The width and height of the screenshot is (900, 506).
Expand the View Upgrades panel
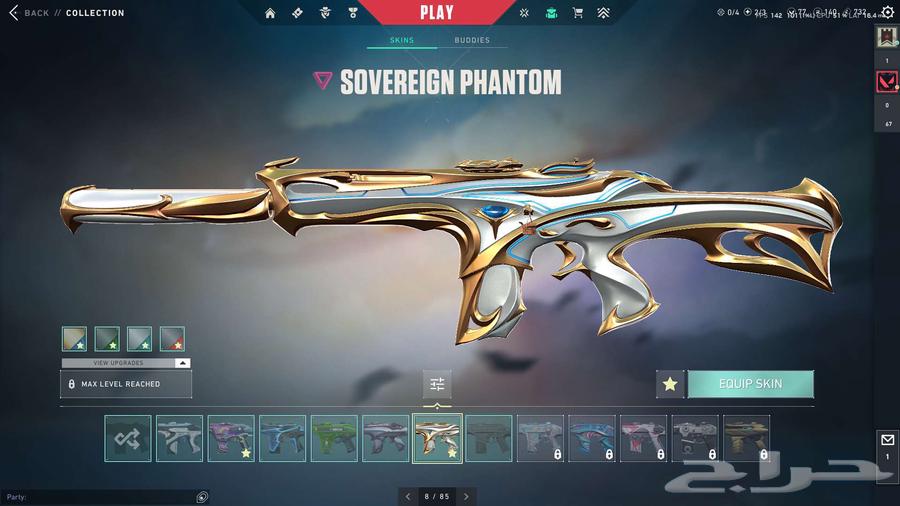(x=126, y=363)
